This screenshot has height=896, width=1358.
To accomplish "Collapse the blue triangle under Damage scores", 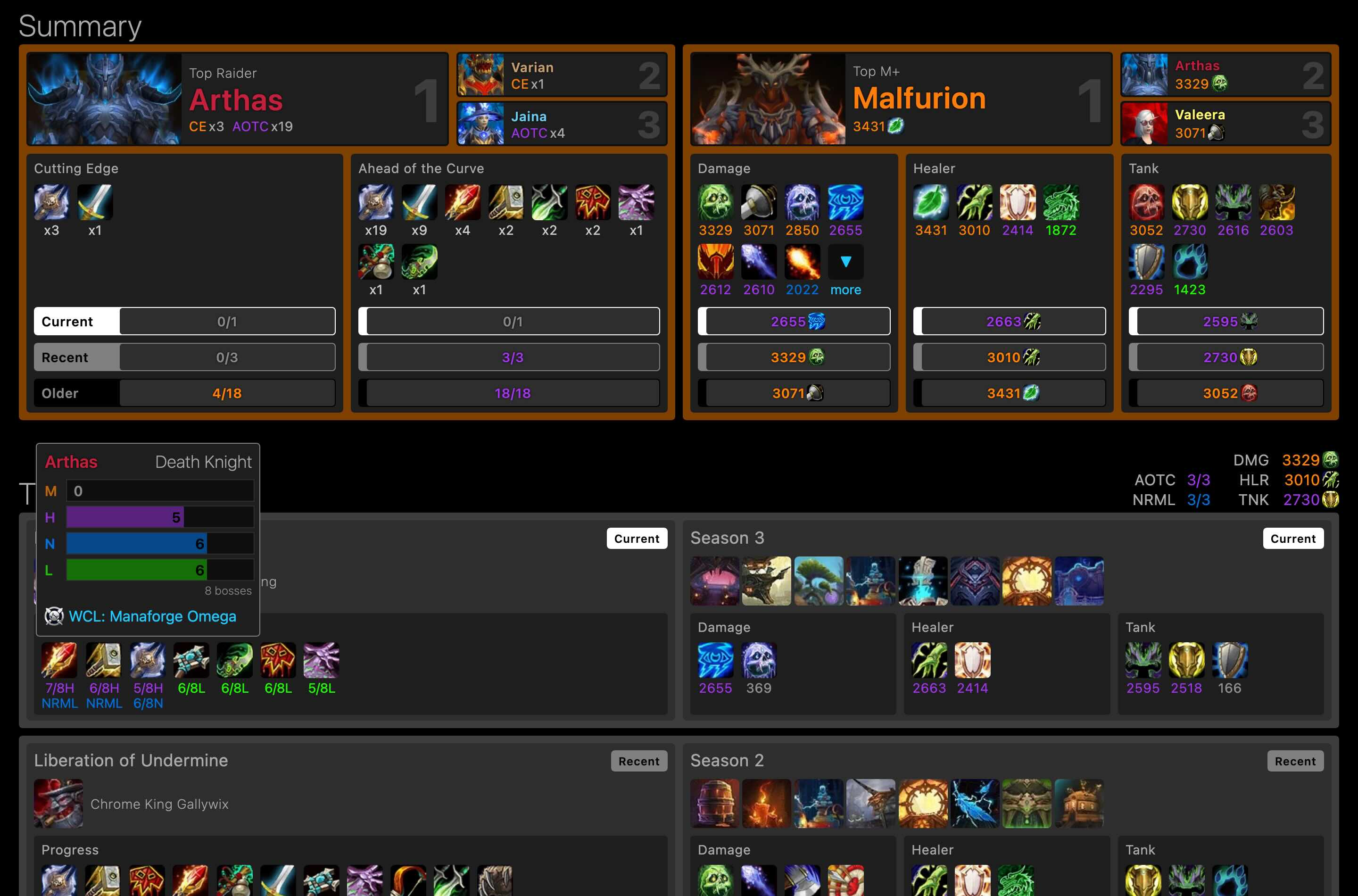I will [845, 261].
